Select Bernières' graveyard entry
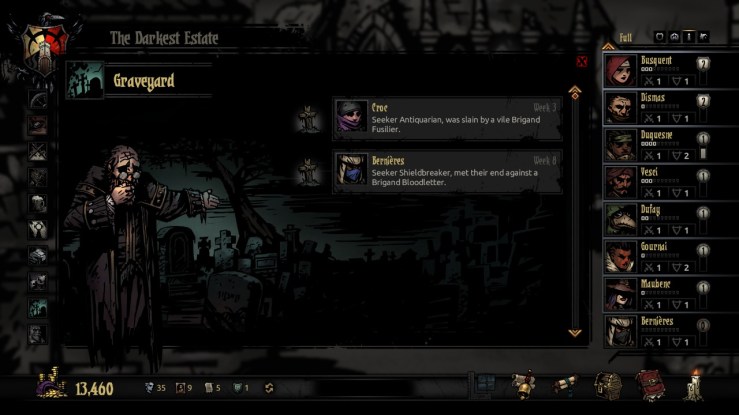This screenshot has width=739, height=415. pyautogui.click(x=447, y=171)
